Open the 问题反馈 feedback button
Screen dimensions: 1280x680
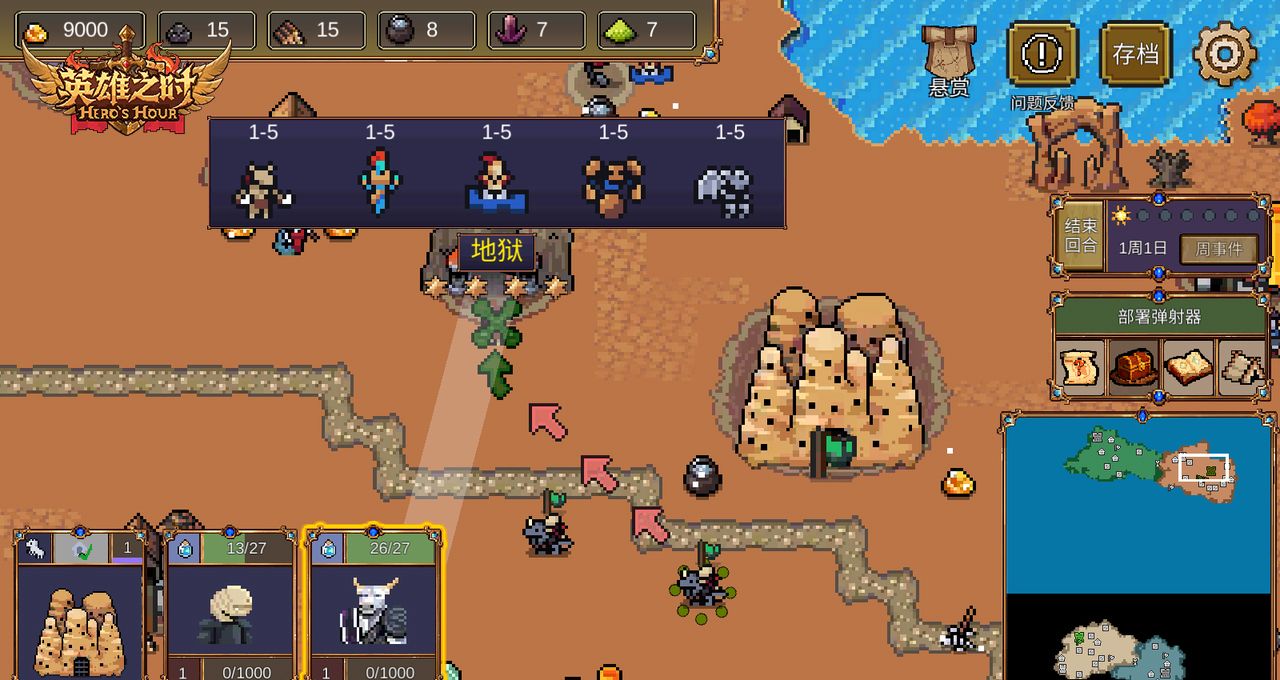[x=1042, y=54]
